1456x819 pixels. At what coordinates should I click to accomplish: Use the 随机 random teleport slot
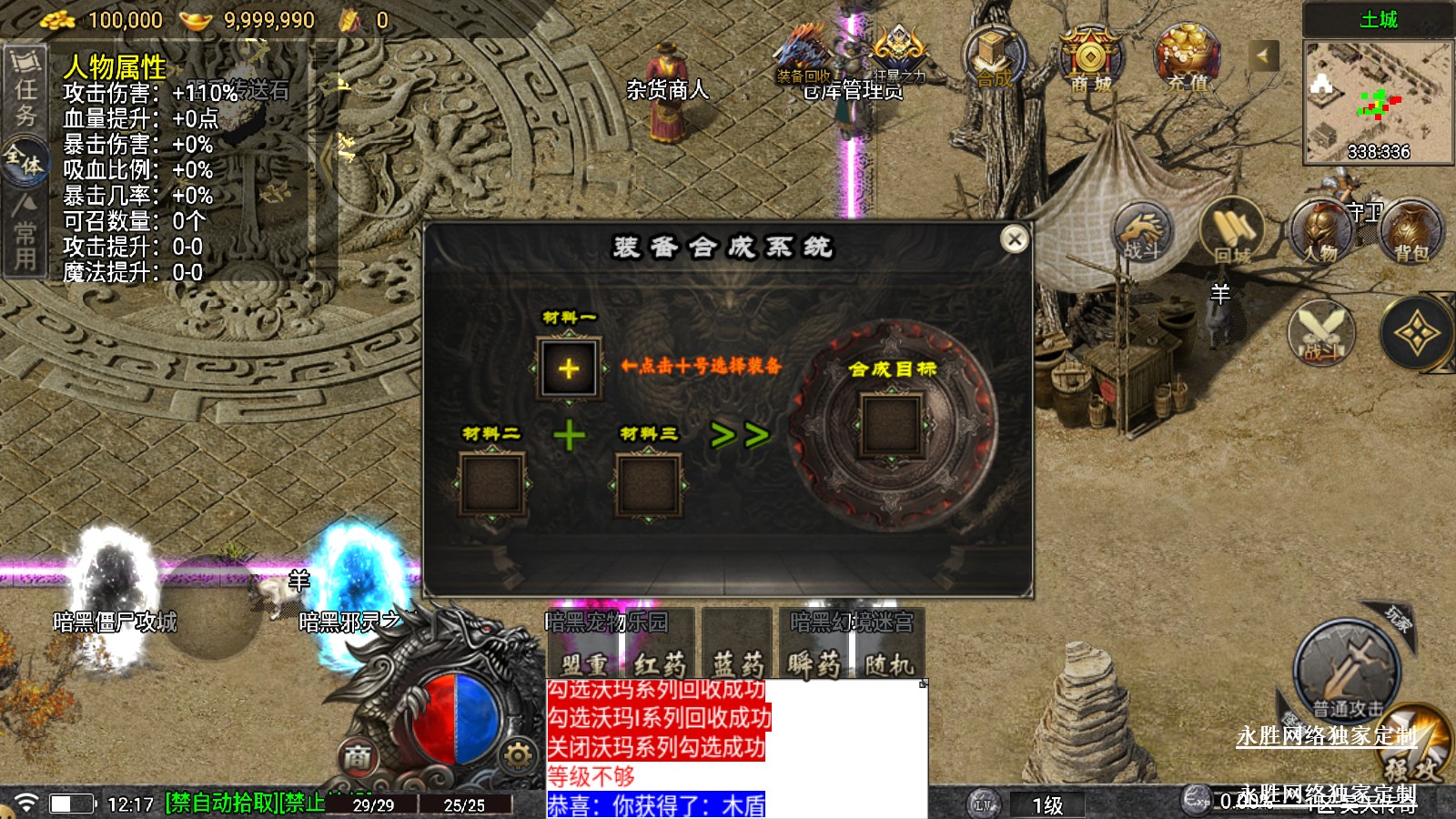[888, 663]
